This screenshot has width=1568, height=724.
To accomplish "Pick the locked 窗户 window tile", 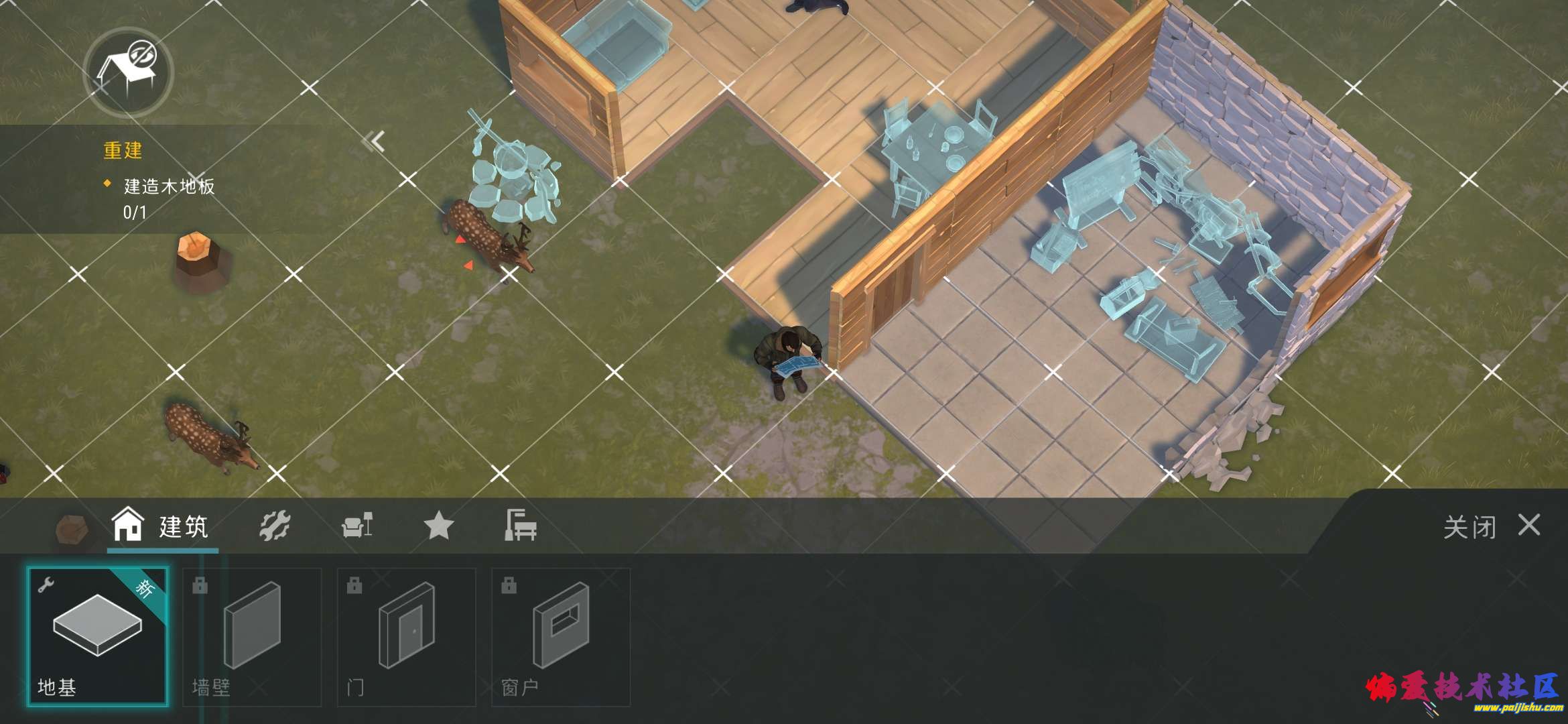I will click(x=560, y=637).
